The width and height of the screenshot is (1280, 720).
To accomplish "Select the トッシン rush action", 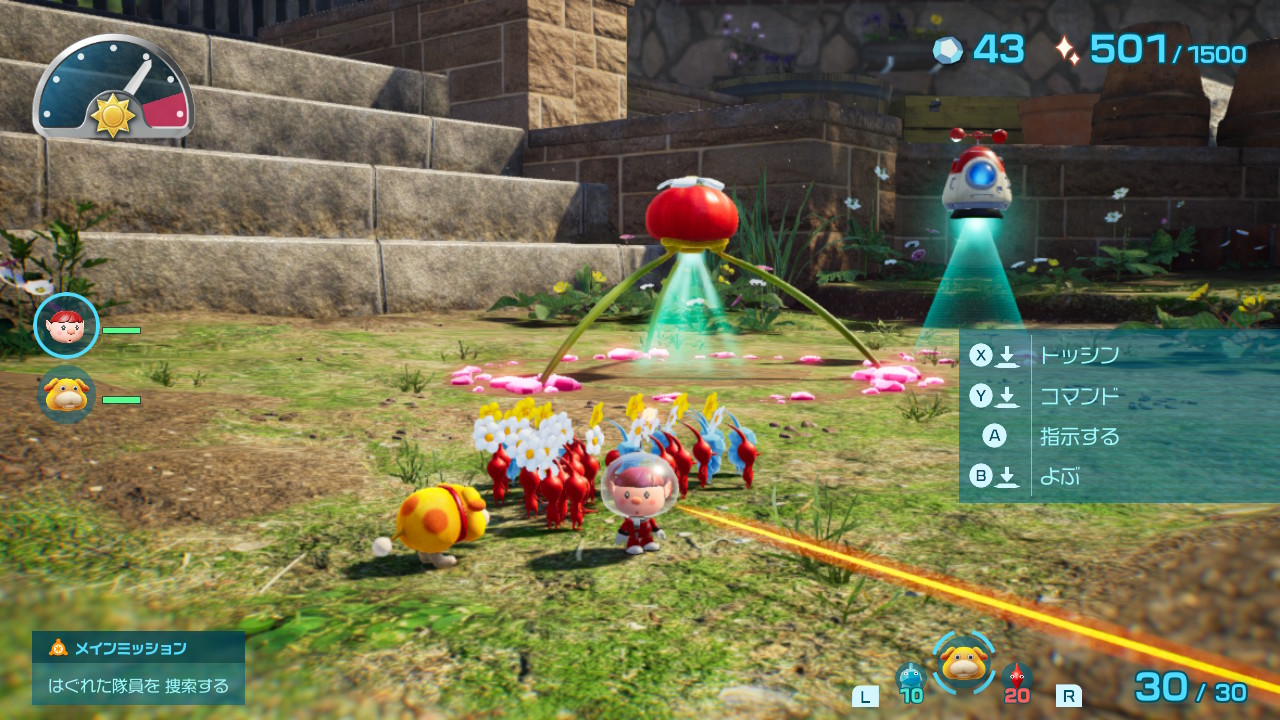I will [x=1079, y=355].
